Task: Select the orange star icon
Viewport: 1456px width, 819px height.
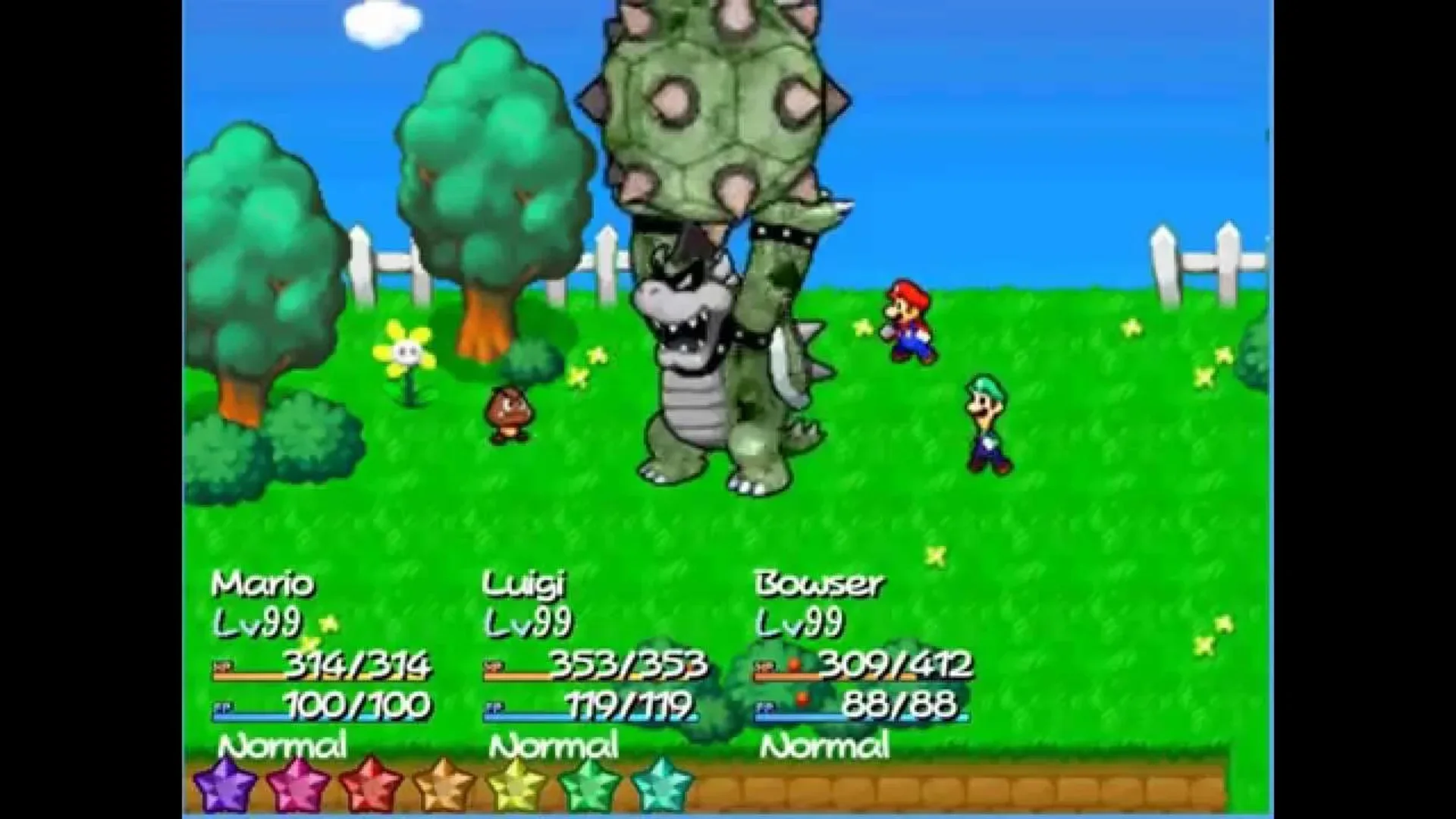Action: (x=444, y=781)
